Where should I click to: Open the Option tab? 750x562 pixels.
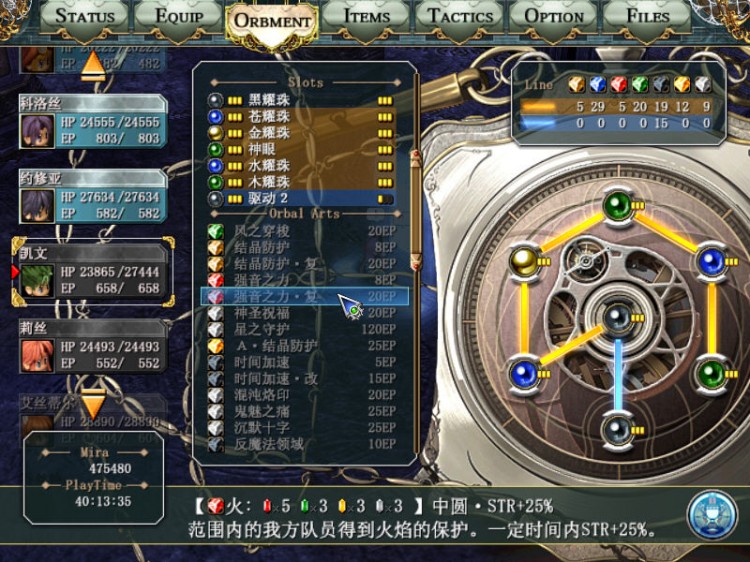[x=554, y=16]
